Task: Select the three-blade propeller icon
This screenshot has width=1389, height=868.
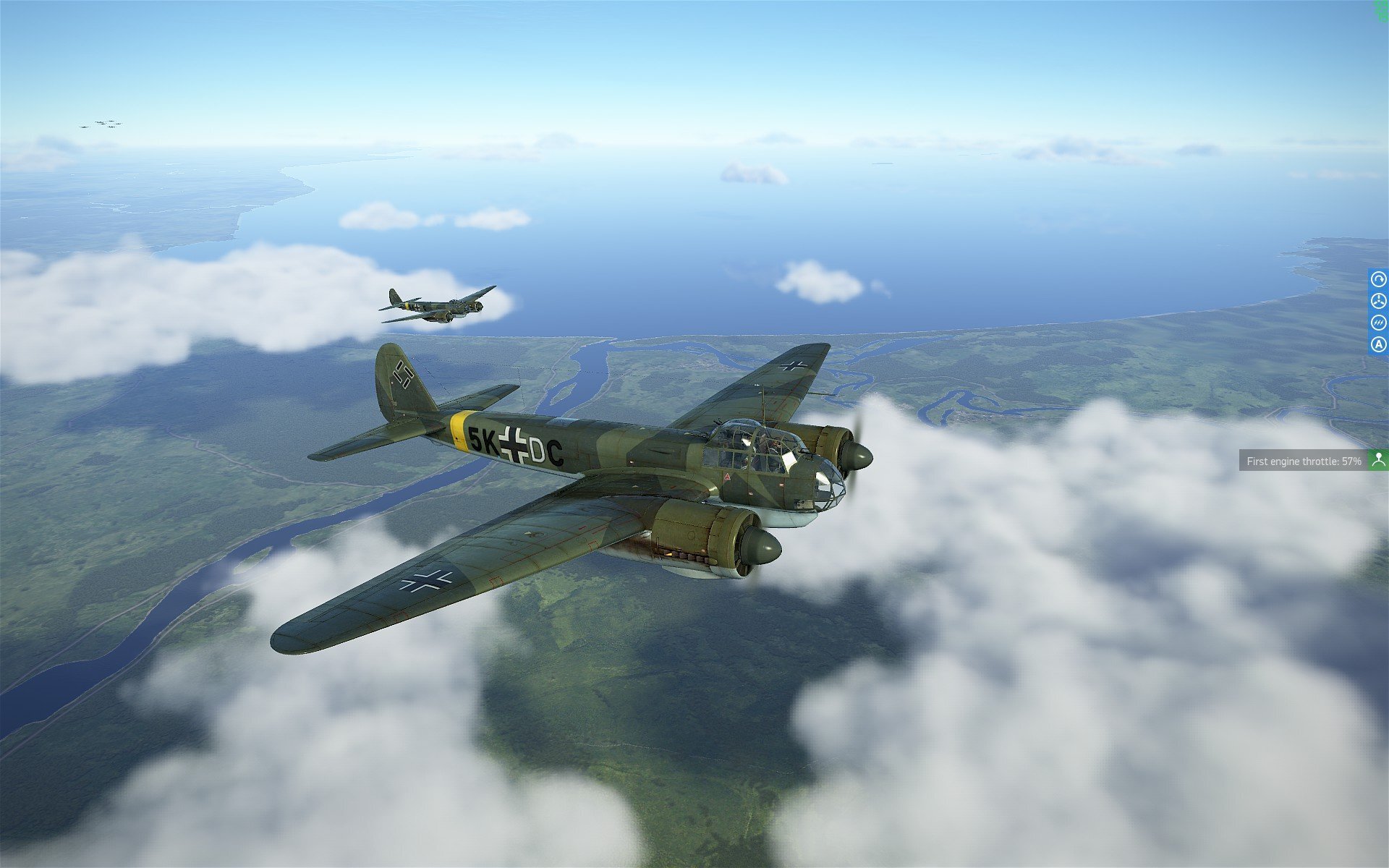Action: (x=1378, y=301)
